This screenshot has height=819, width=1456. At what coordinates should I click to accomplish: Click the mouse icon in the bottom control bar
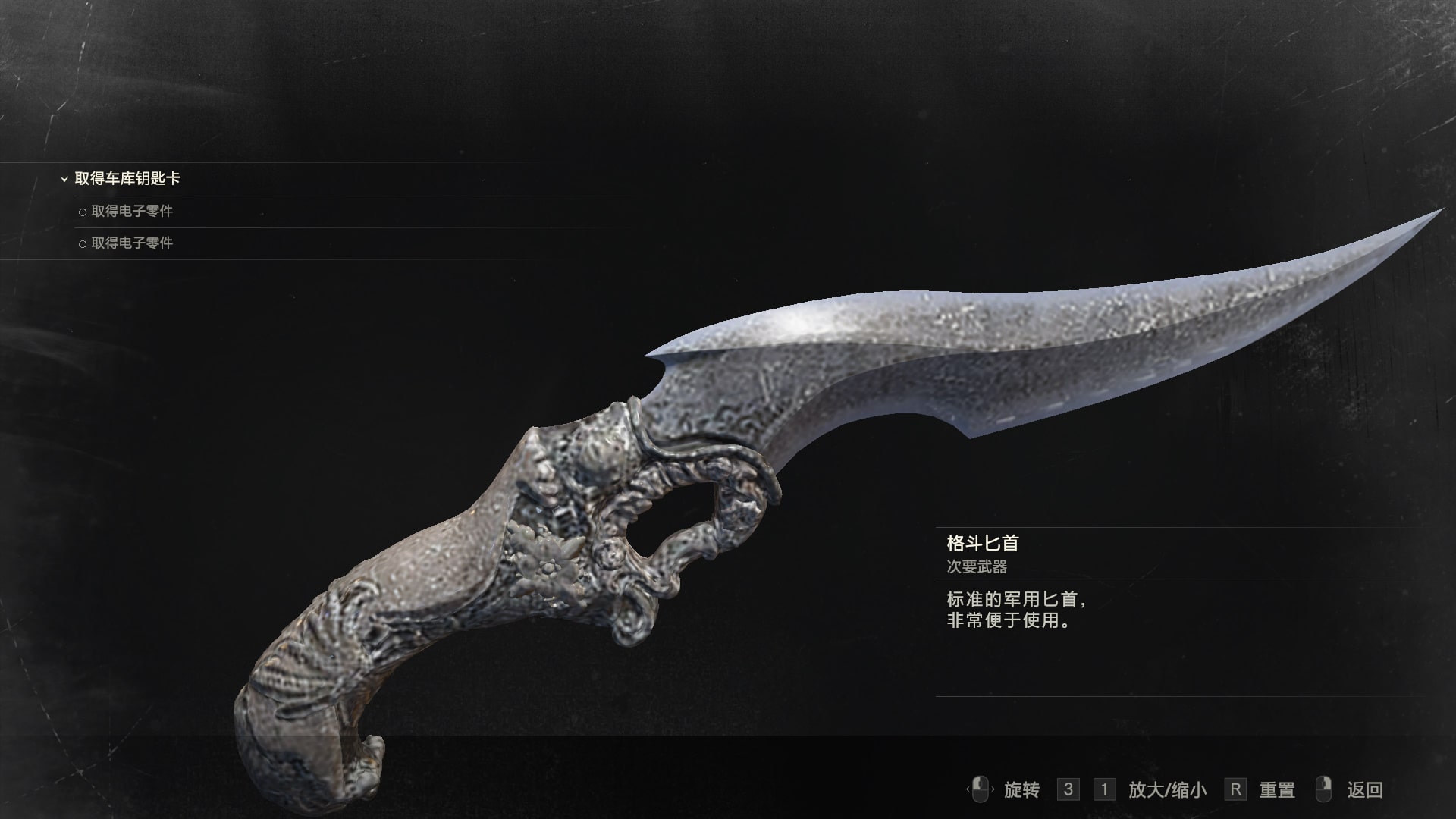[979, 790]
